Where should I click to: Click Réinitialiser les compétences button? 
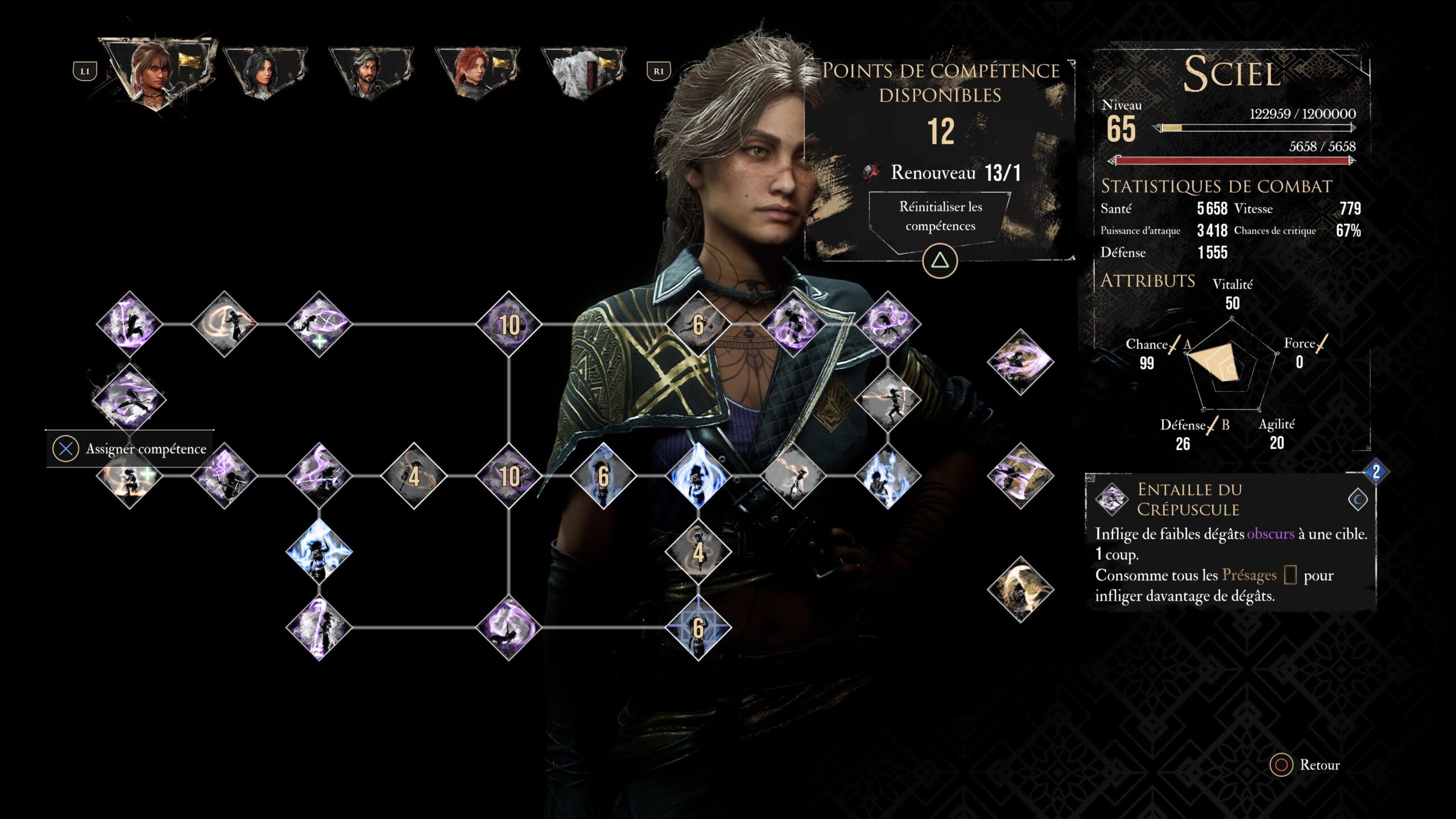[940, 216]
